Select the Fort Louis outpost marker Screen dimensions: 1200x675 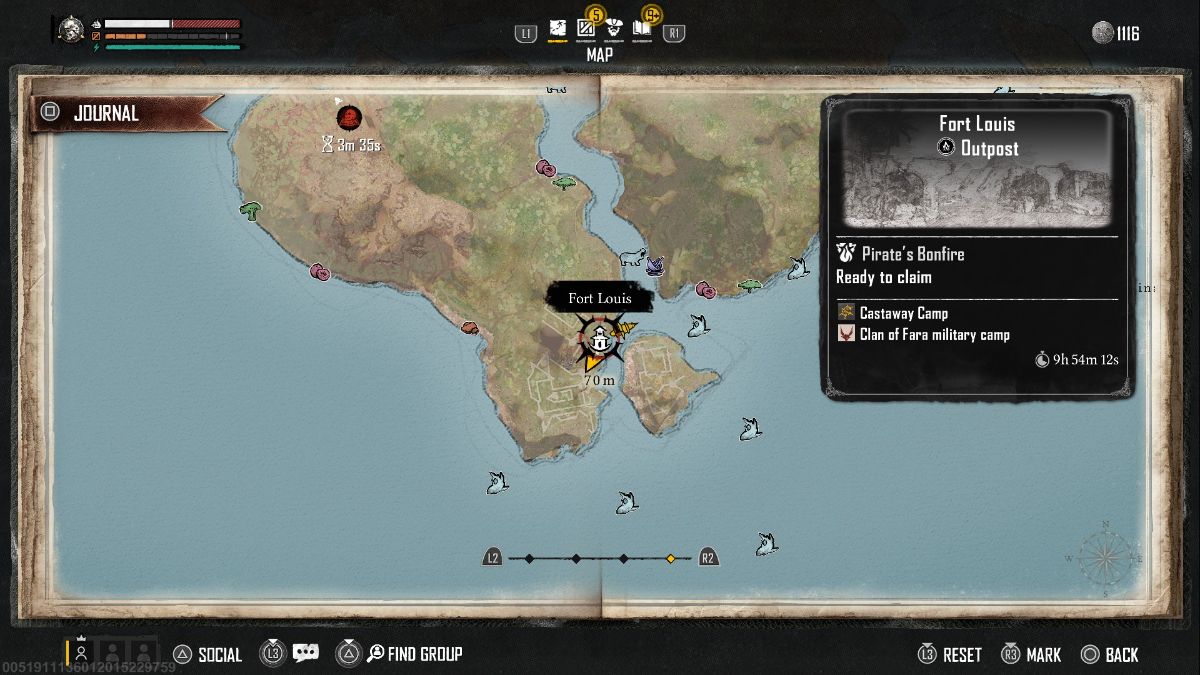[x=598, y=340]
